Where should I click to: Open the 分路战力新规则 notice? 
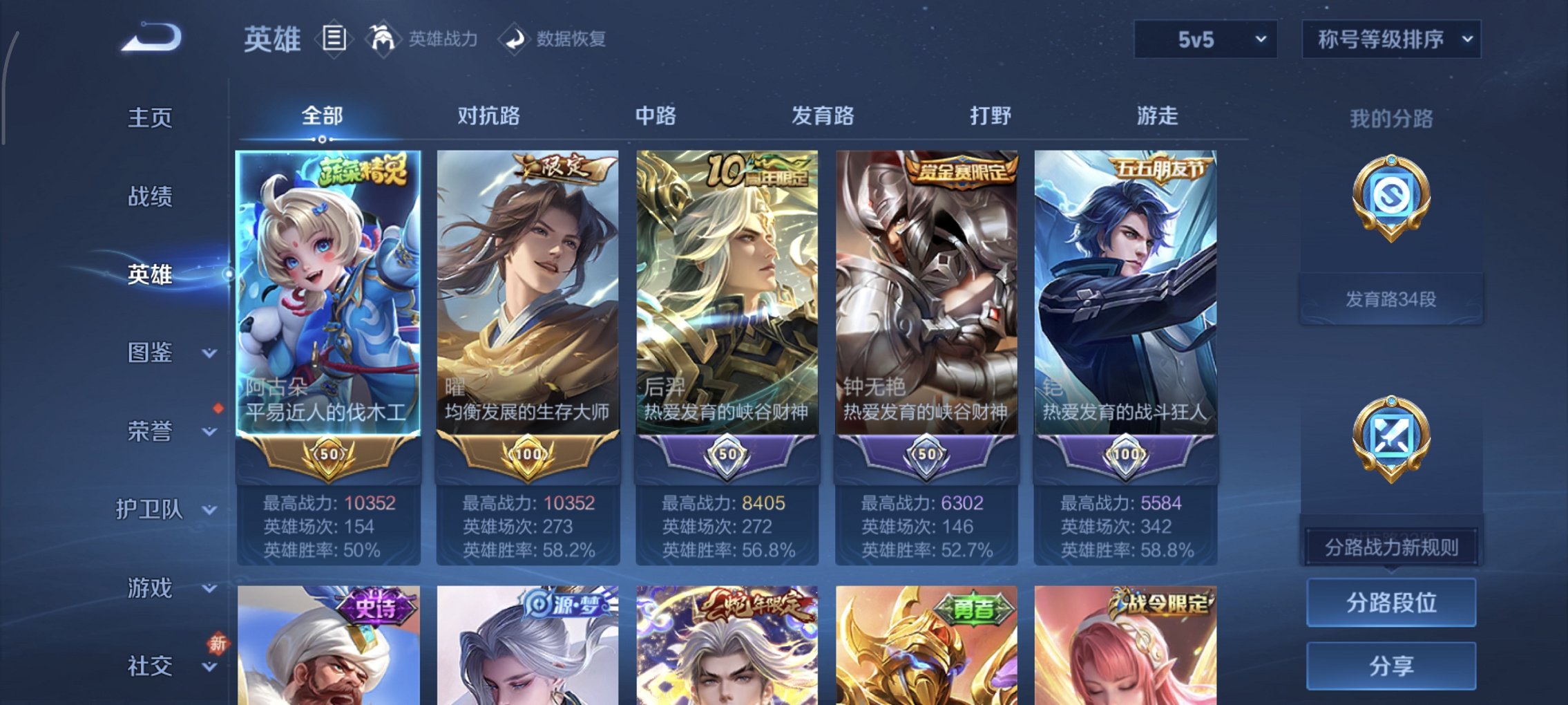click(1393, 546)
